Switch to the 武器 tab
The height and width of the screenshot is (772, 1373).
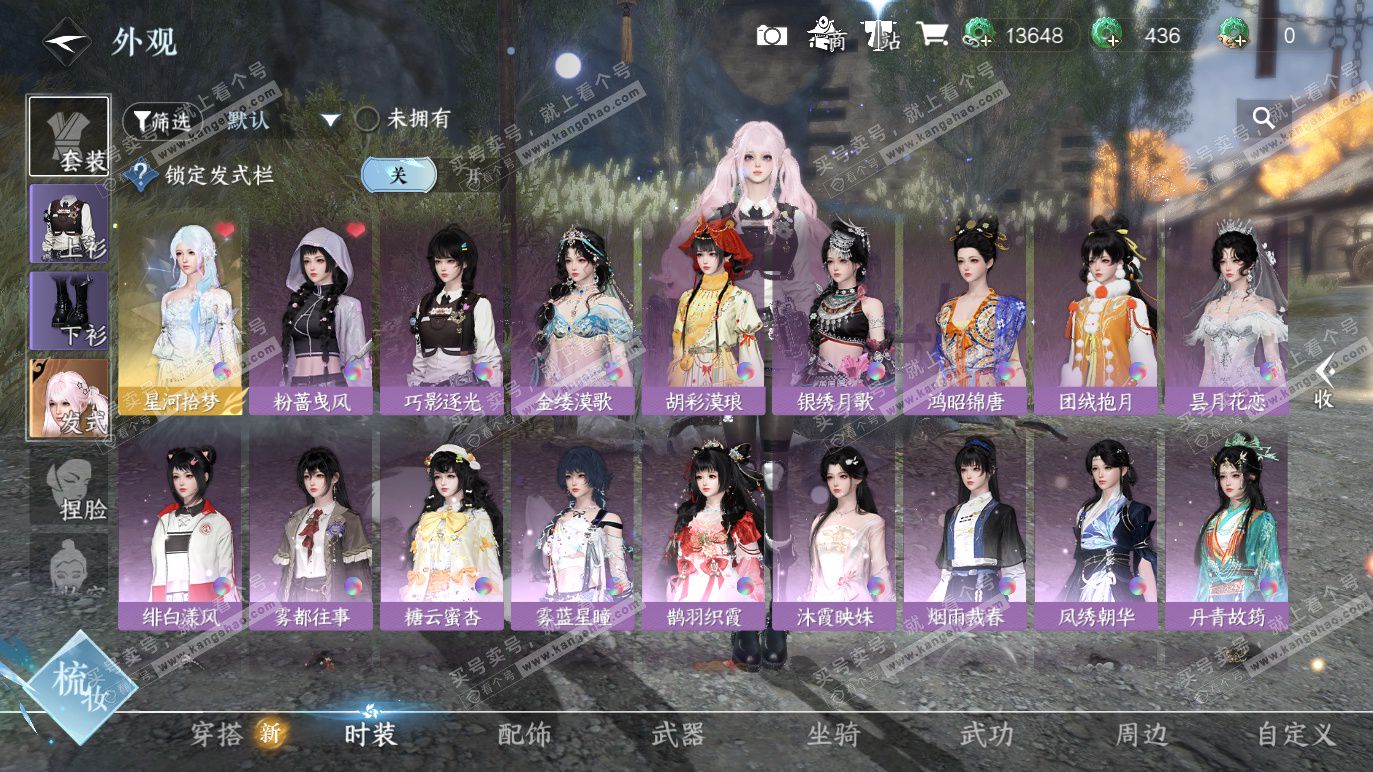click(678, 735)
